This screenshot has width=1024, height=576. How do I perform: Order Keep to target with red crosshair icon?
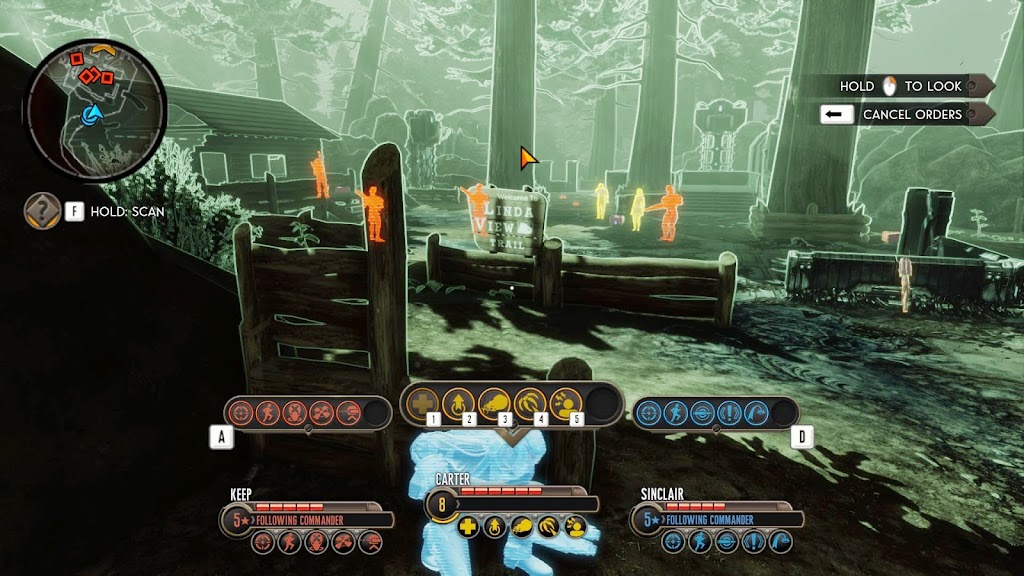tap(241, 412)
